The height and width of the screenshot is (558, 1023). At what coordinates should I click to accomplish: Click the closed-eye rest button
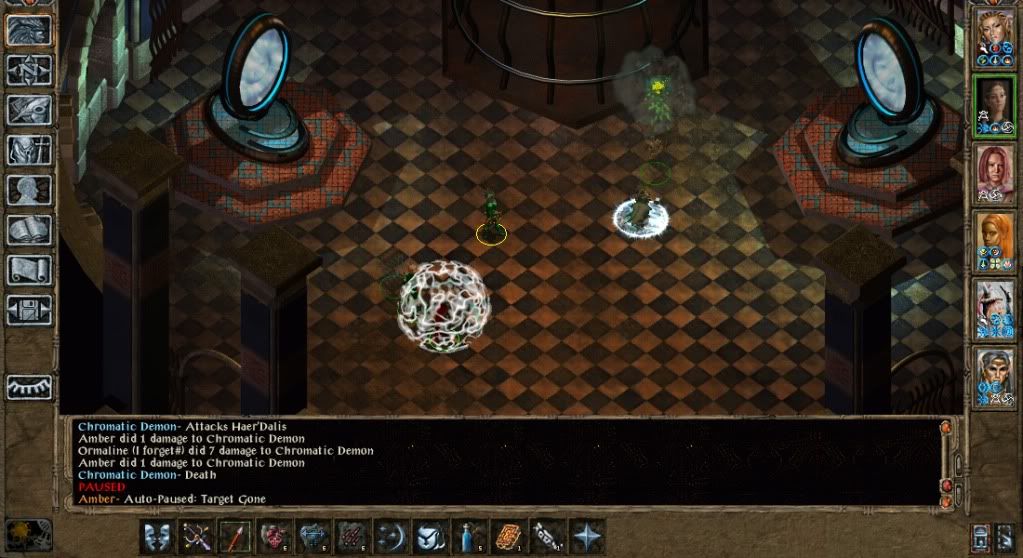(30, 387)
